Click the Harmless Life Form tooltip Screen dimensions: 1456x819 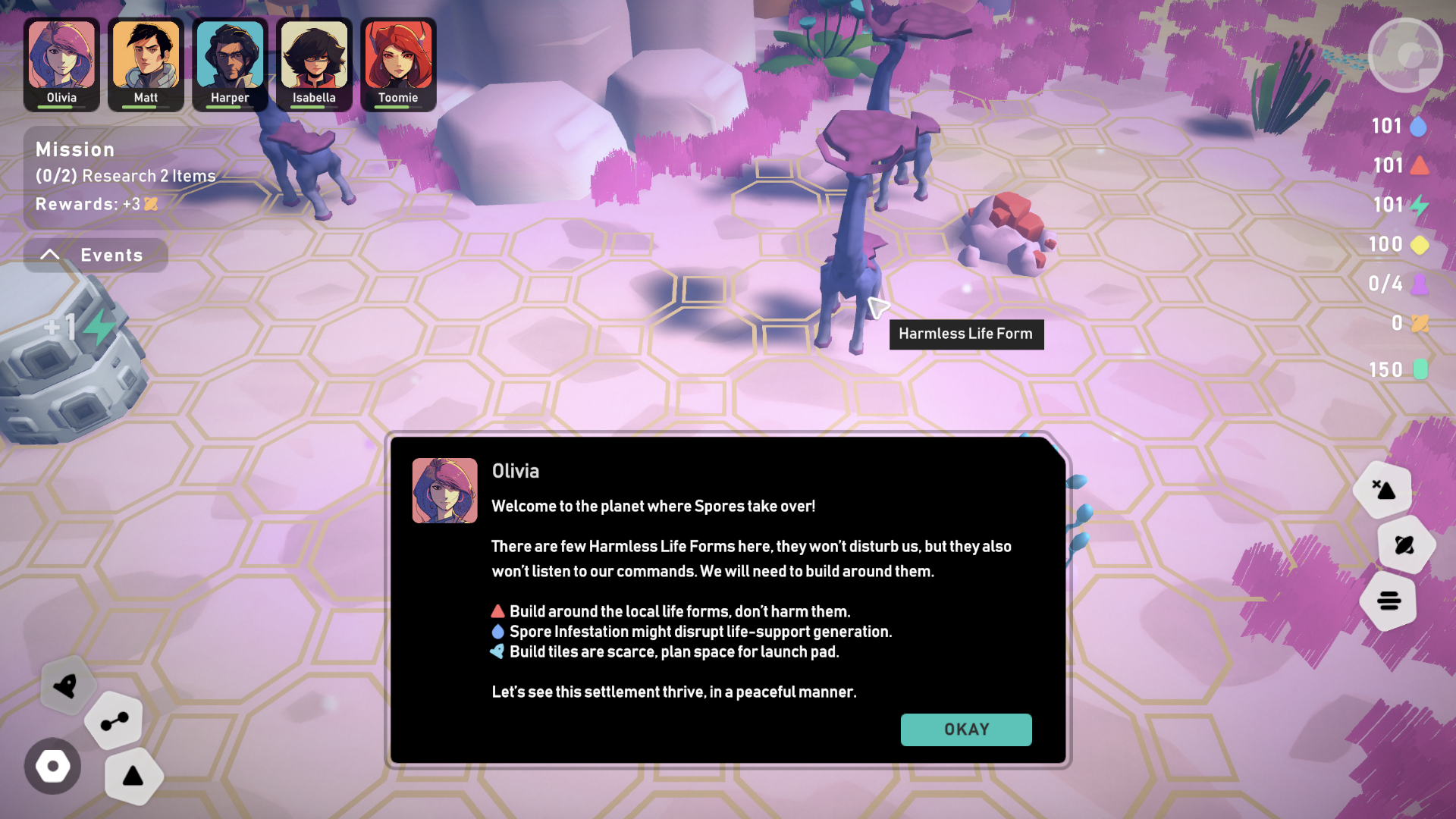(x=966, y=334)
